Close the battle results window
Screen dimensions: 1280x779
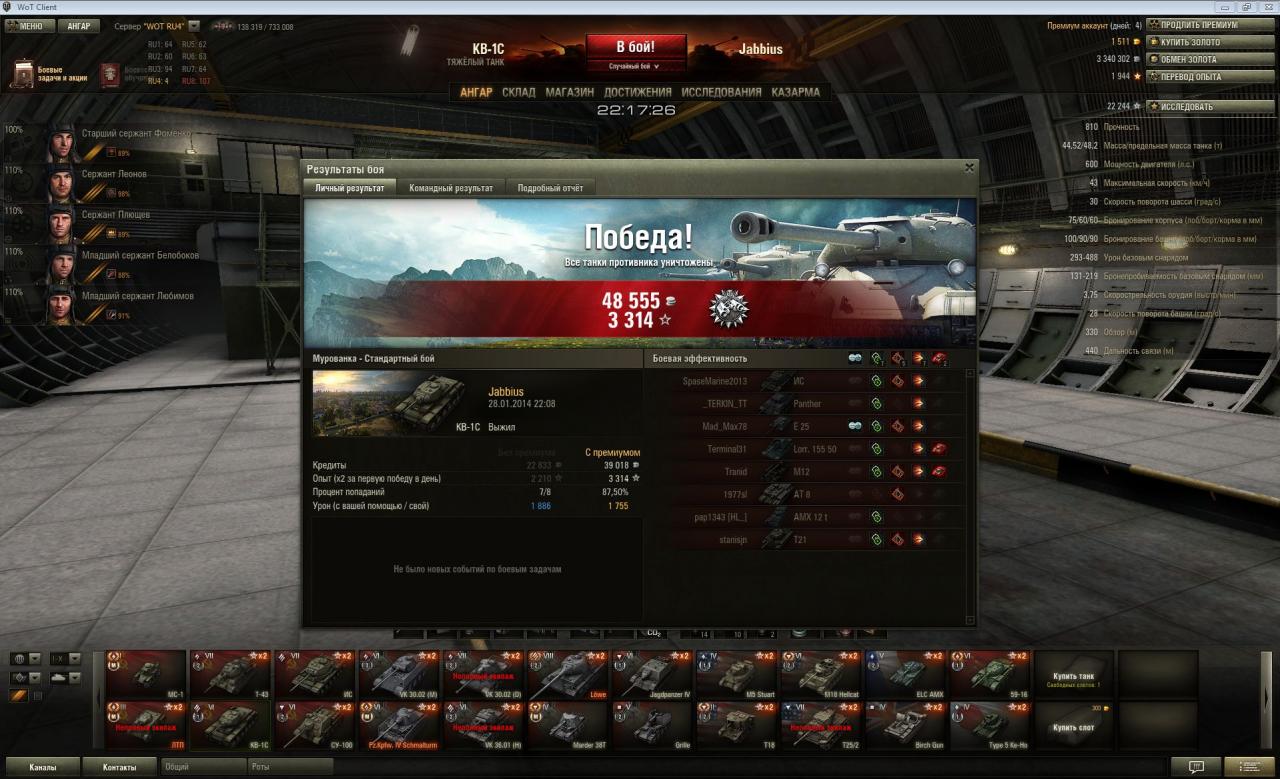(968, 168)
